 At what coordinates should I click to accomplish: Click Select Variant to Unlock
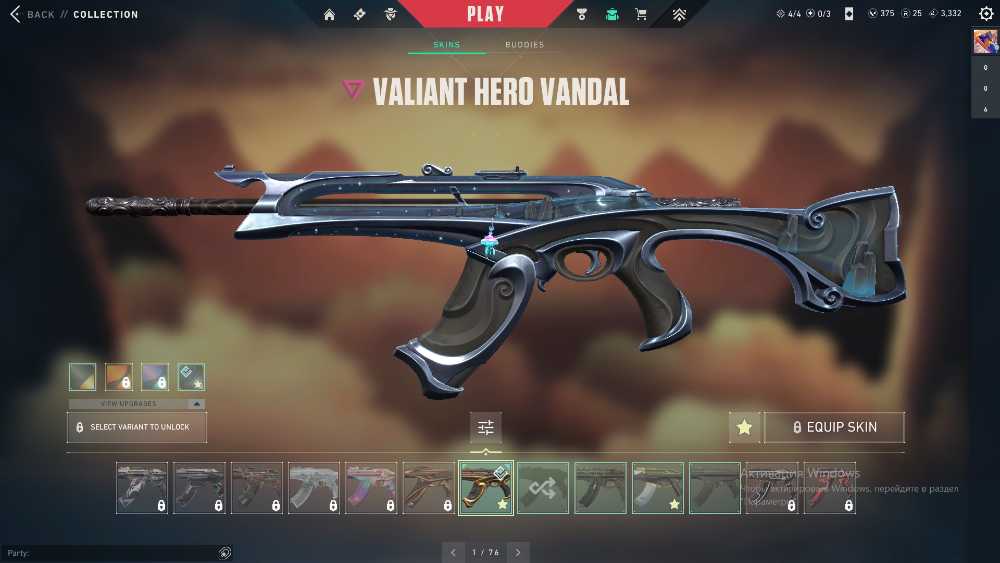(x=137, y=427)
